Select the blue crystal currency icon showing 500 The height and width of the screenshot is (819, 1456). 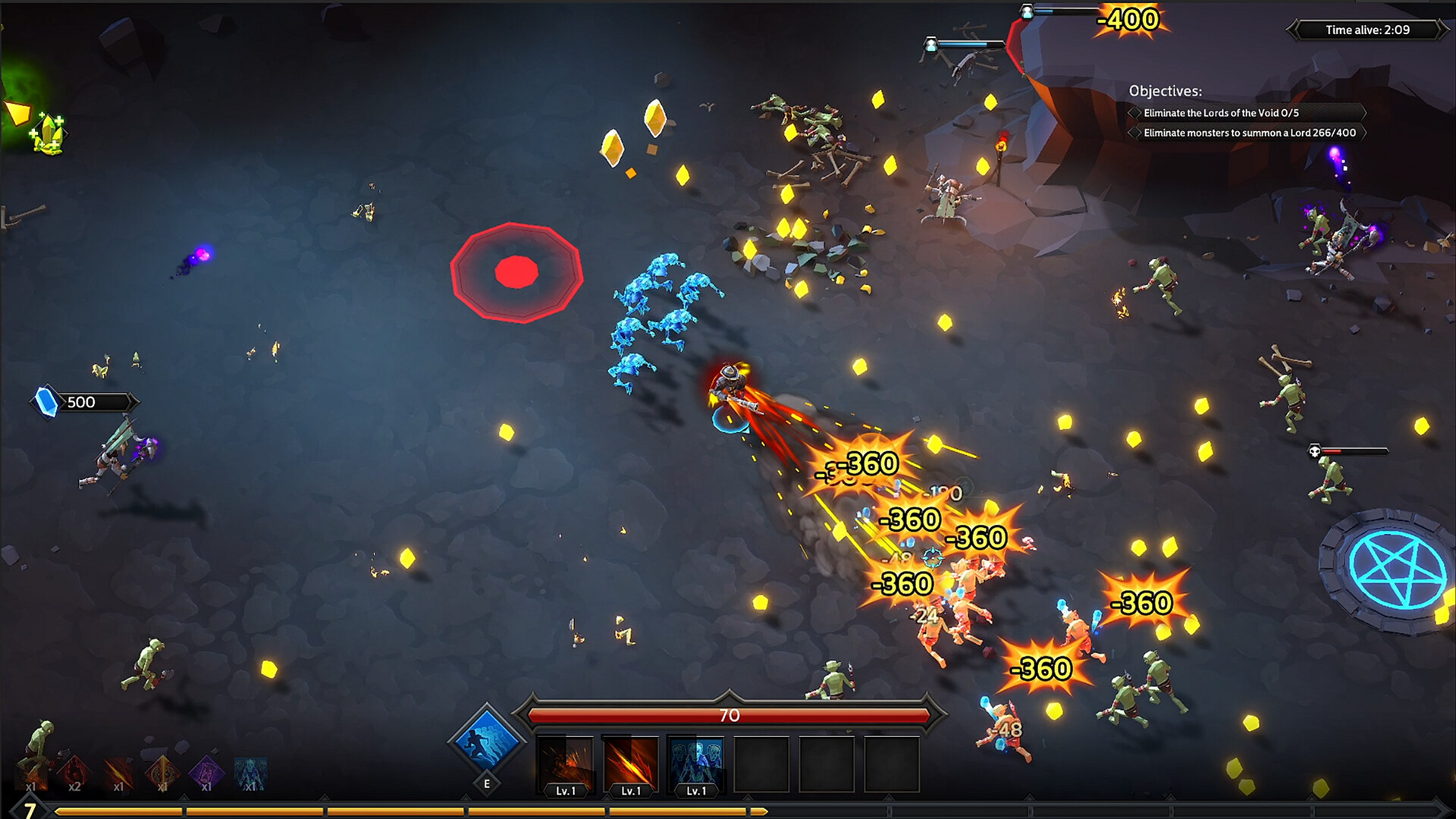click(45, 403)
